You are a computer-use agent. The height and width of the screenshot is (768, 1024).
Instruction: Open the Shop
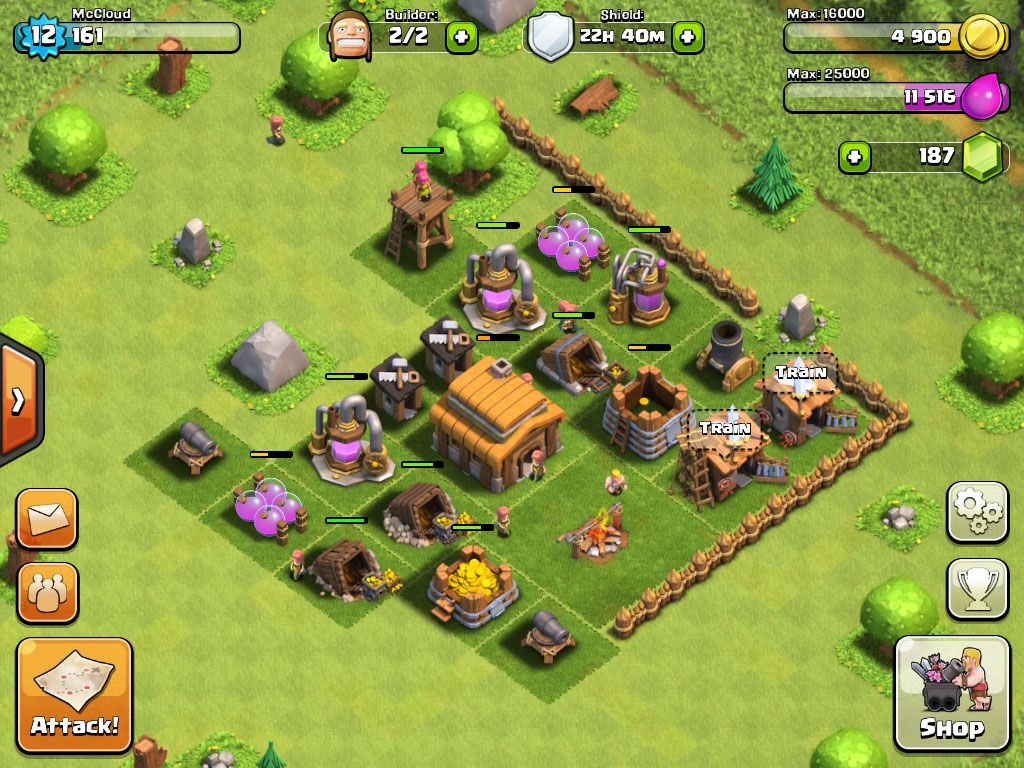[x=951, y=693]
